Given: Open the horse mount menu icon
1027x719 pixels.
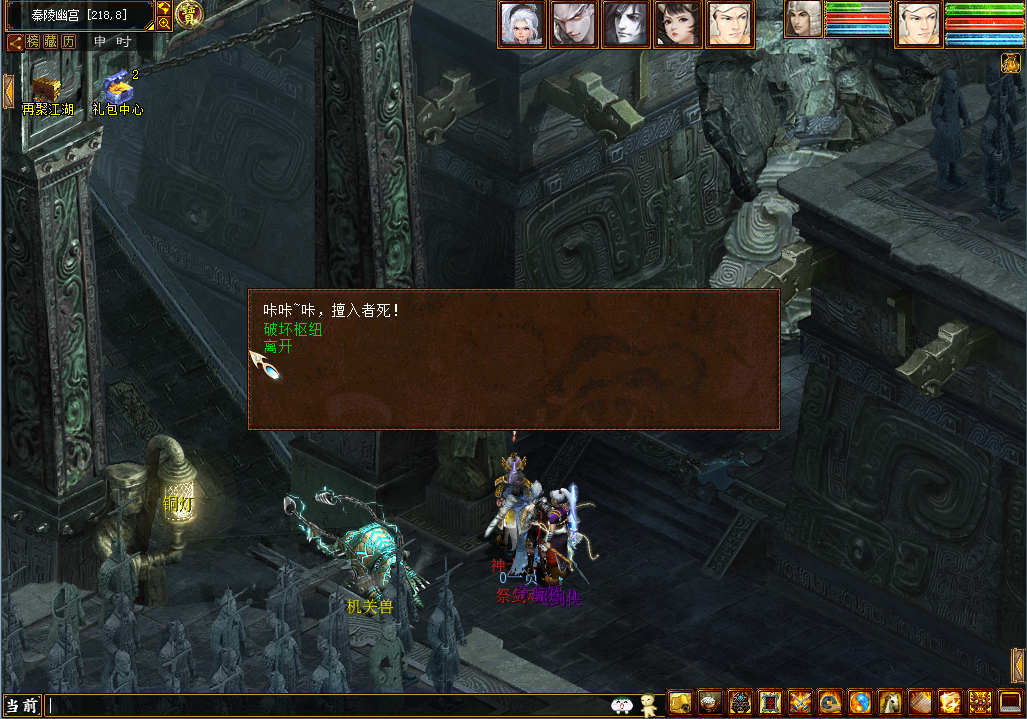Looking at the screenshot, I should [890, 703].
